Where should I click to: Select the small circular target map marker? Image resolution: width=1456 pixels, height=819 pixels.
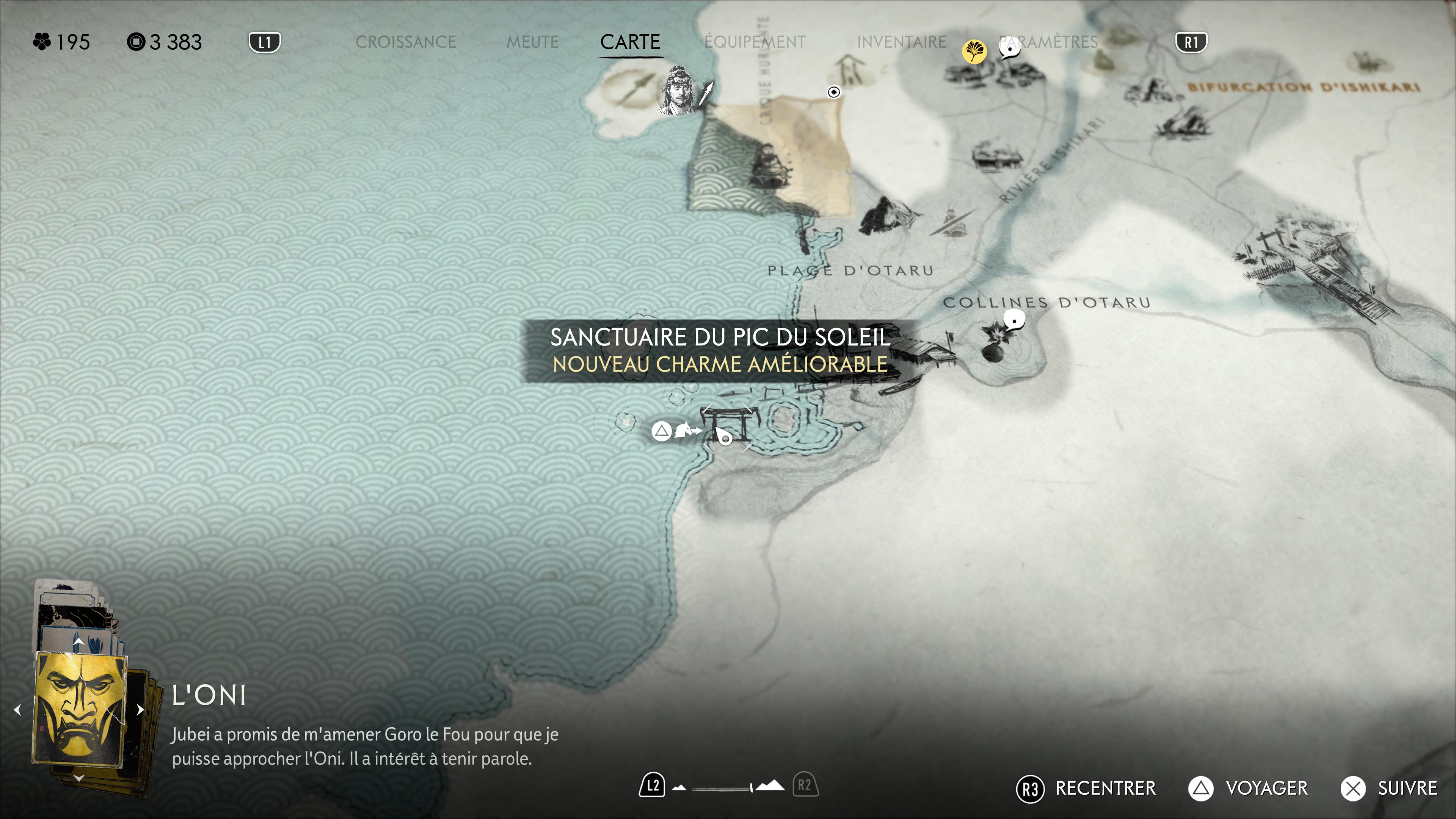834,91
